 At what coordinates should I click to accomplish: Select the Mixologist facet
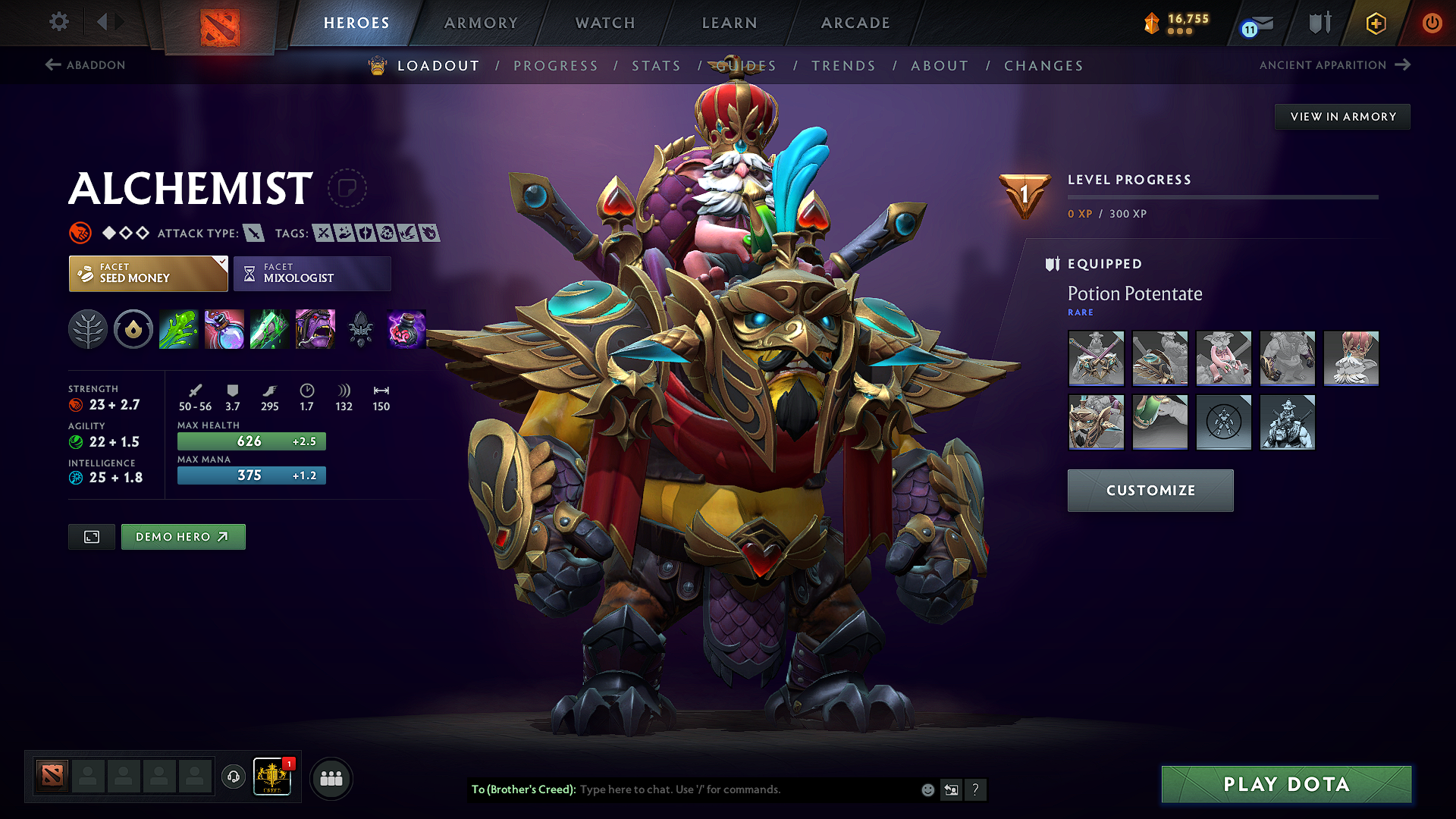pyautogui.click(x=312, y=273)
